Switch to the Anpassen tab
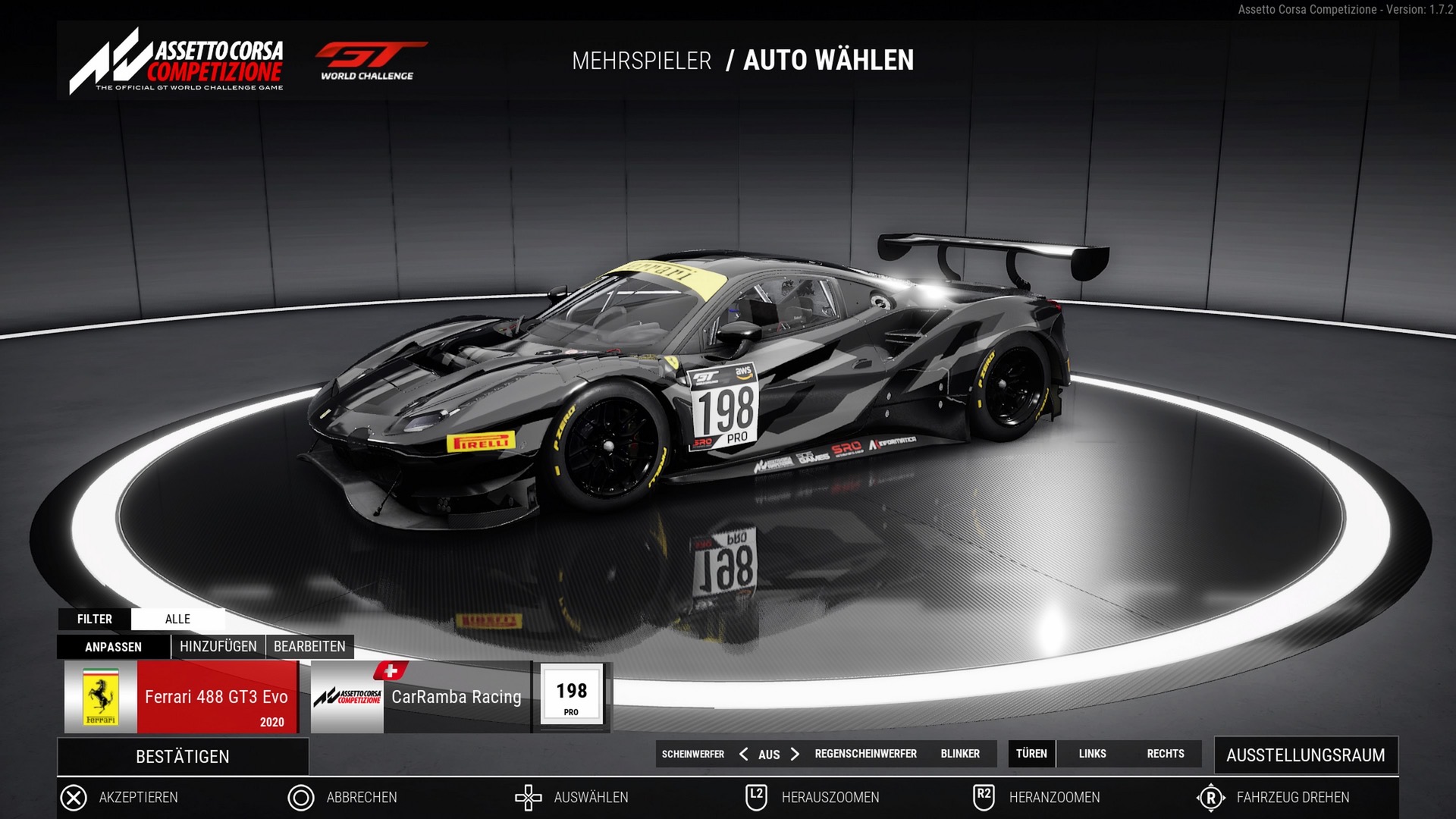1456x819 pixels. click(x=113, y=647)
